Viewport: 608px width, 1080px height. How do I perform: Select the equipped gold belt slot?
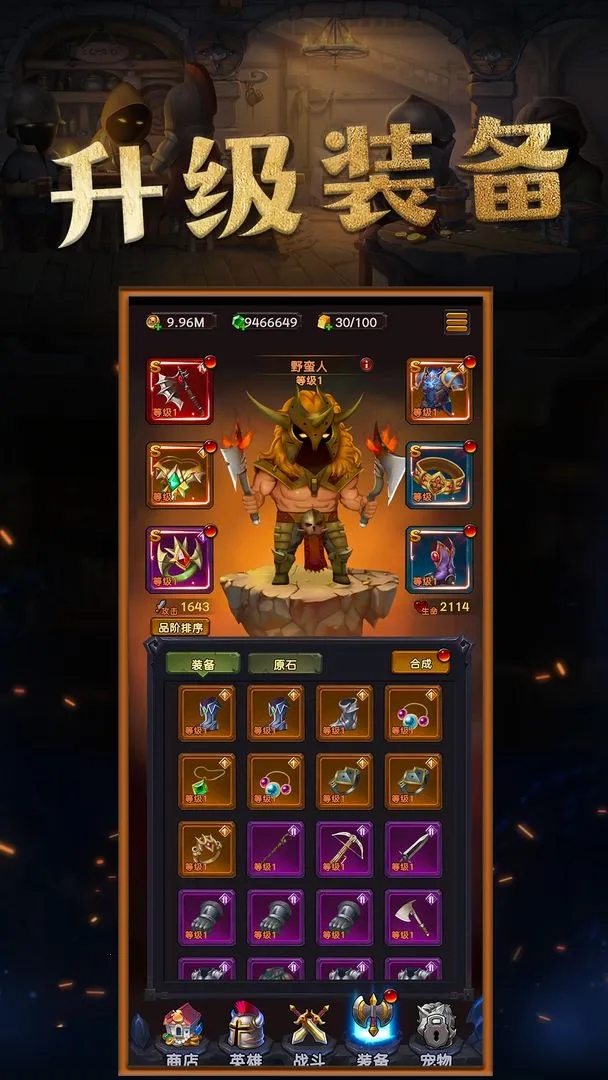(438, 474)
